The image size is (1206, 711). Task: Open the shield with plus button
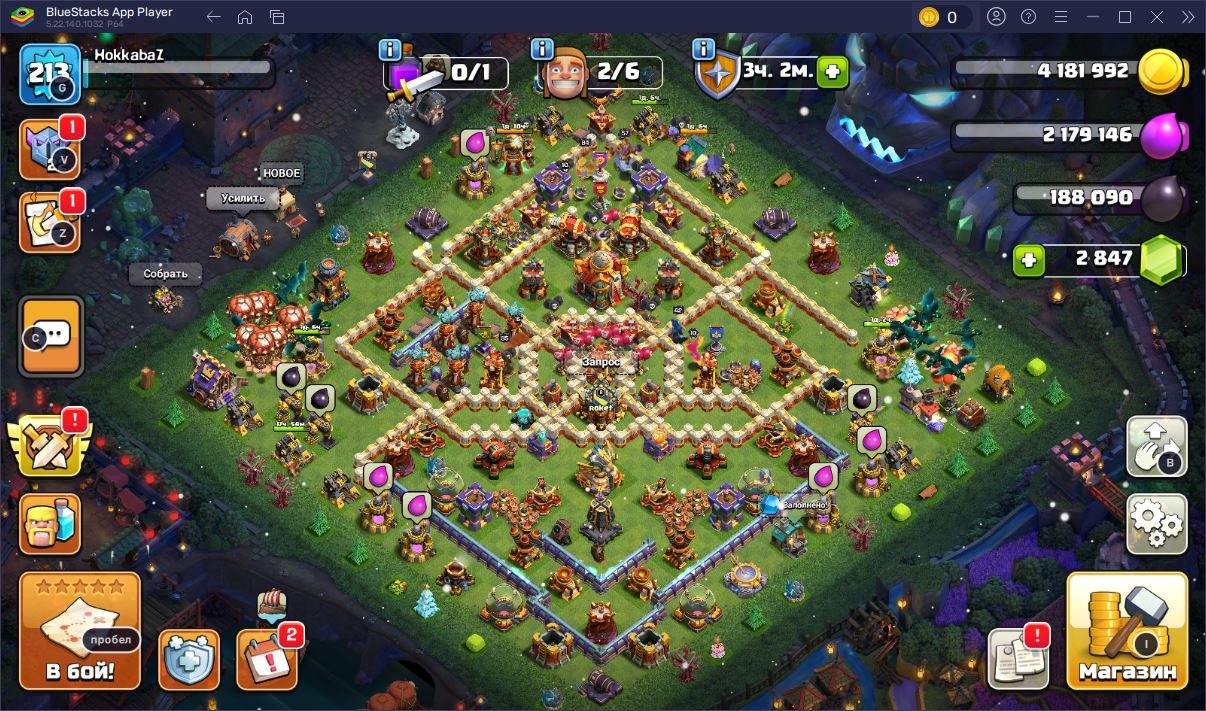189,659
